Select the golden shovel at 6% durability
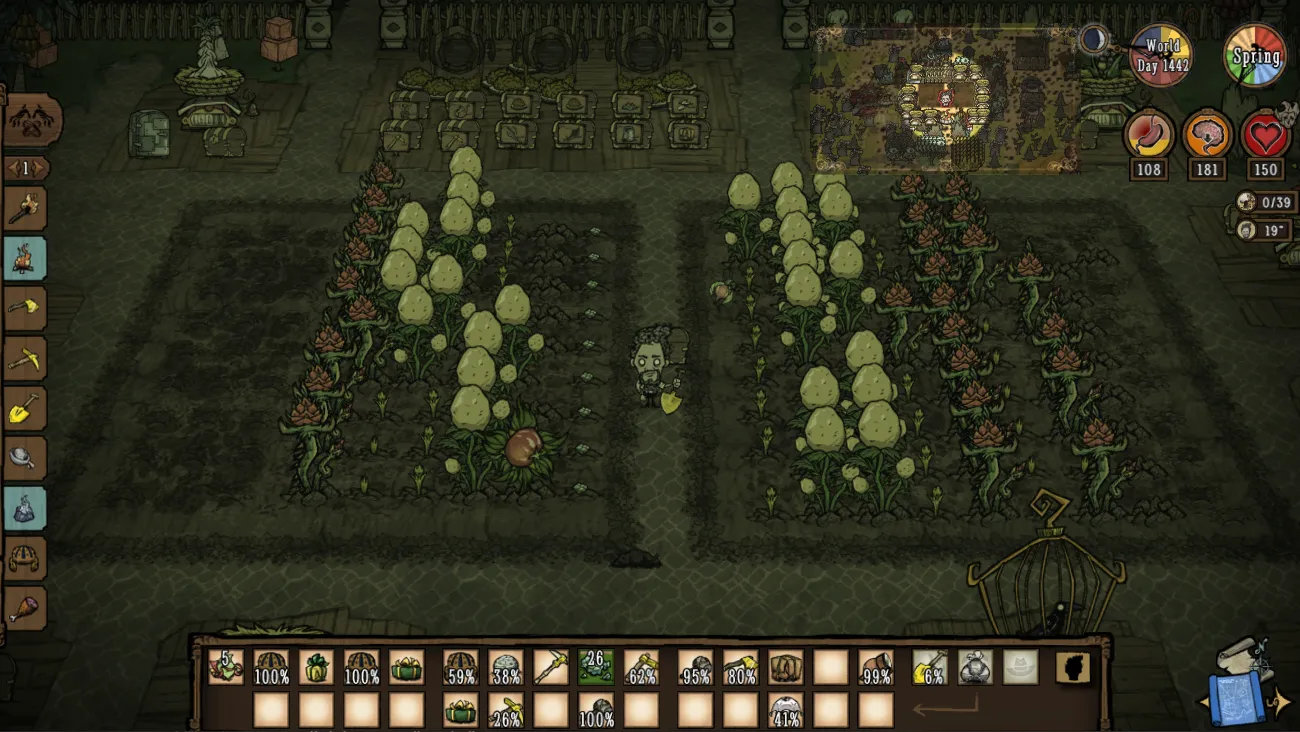The width and height of the screenshot is (1300, 732). tap(930, 667)
